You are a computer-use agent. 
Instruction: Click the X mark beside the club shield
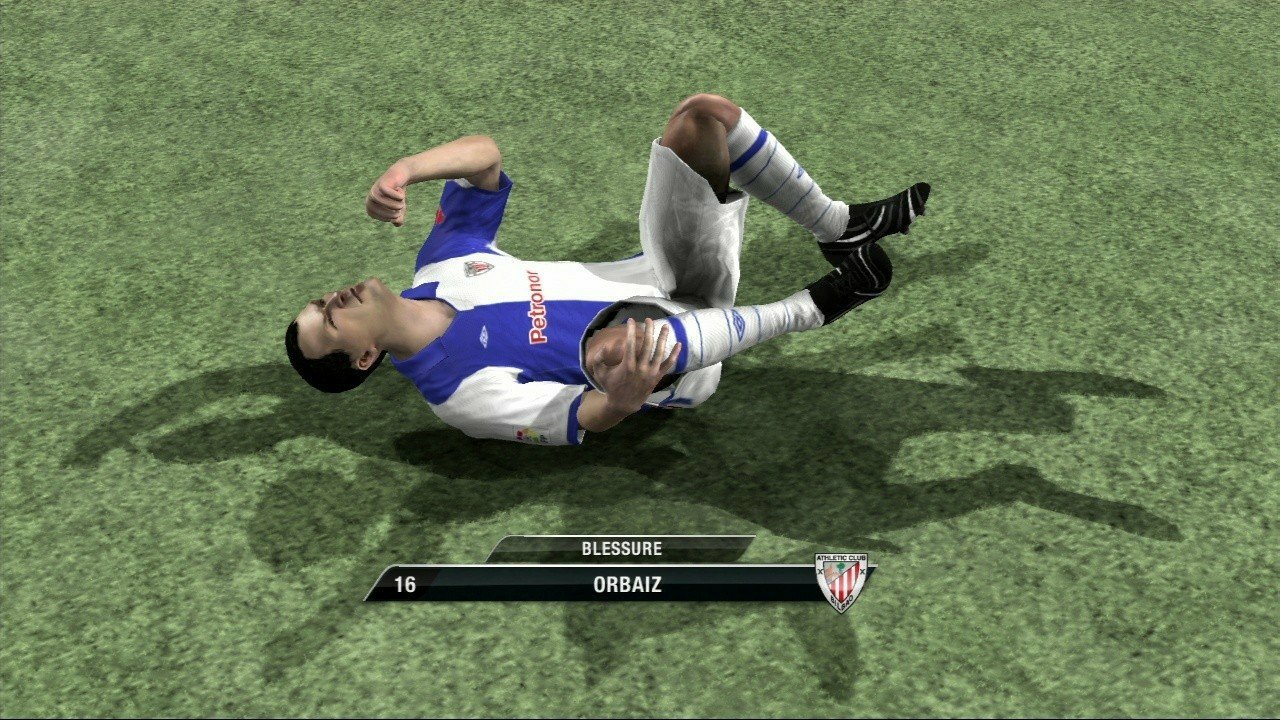point(821,572)
